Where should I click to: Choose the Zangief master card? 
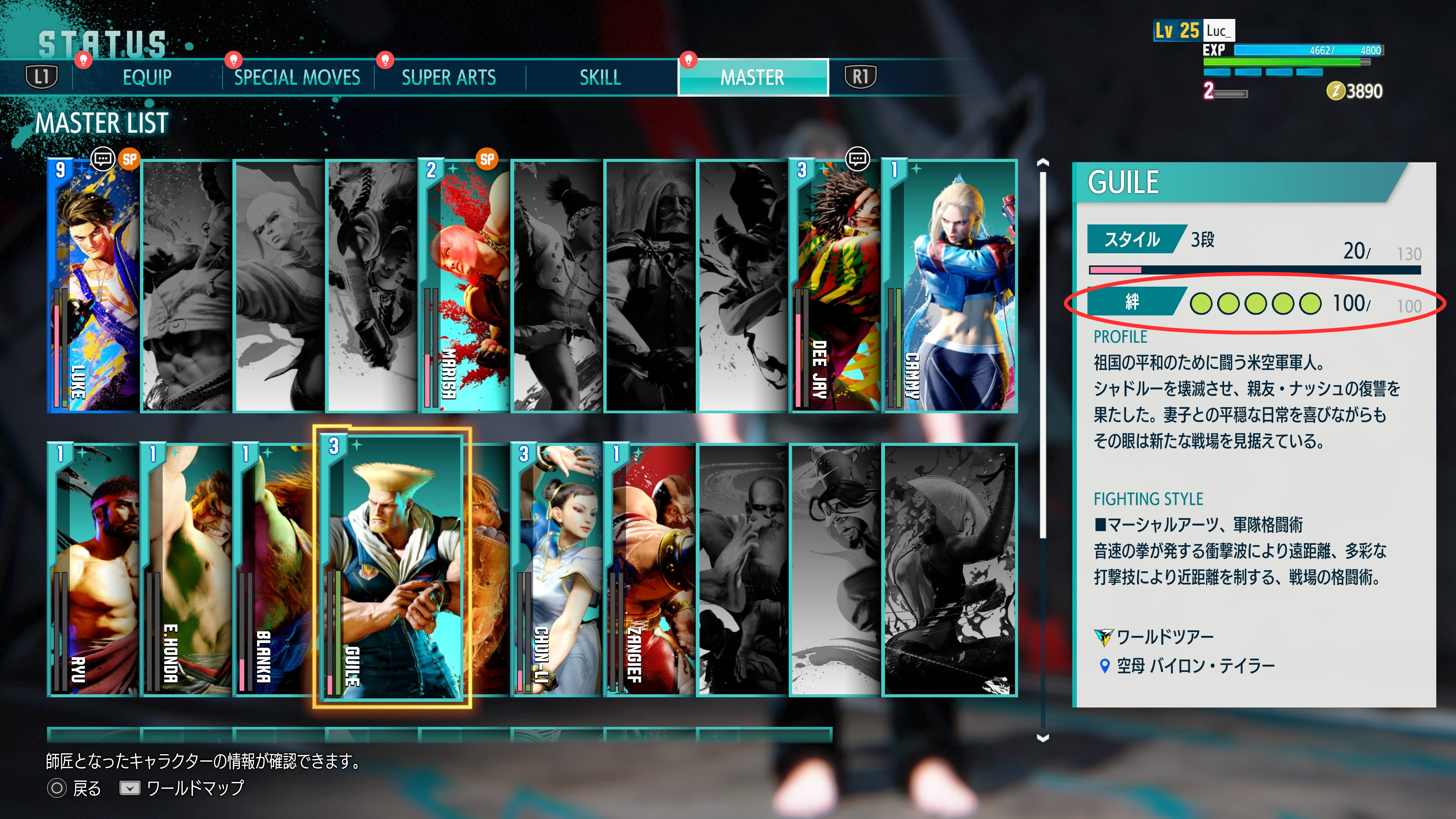point(650,570)
